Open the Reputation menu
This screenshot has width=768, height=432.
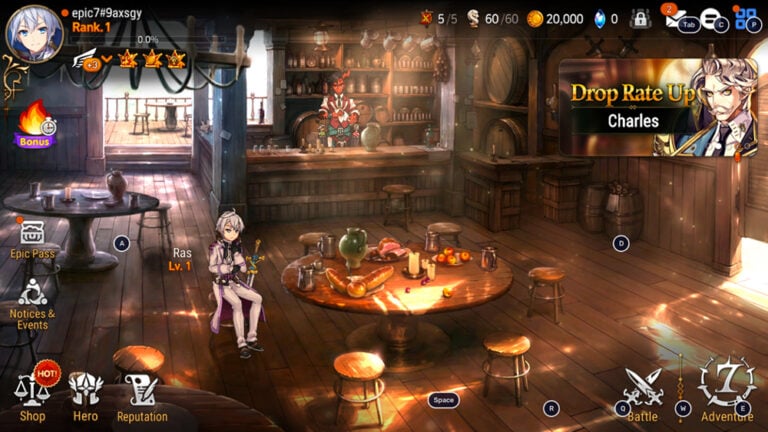pyautogui.click(x=141, y=394)
